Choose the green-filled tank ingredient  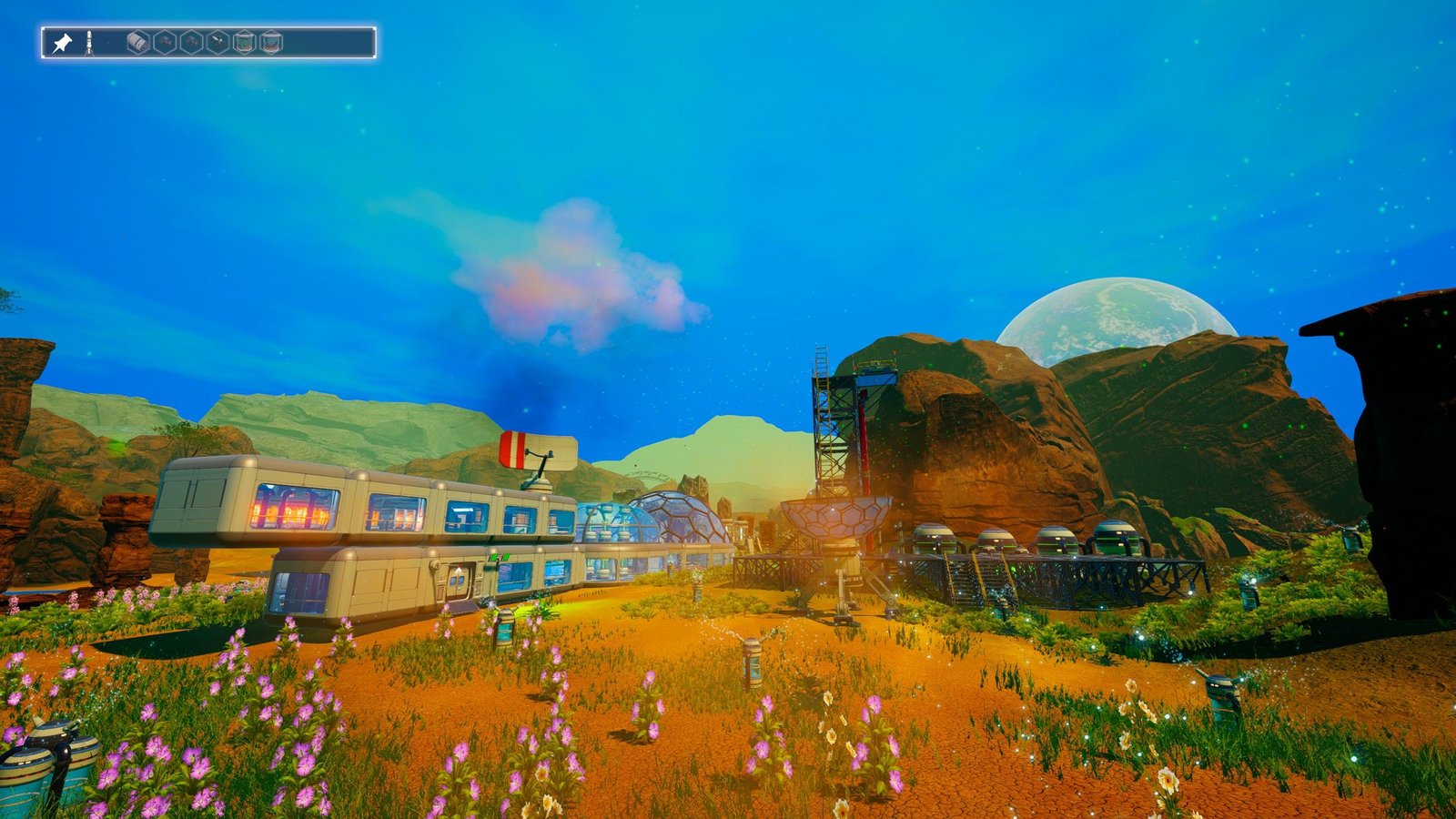click(245, 43)
